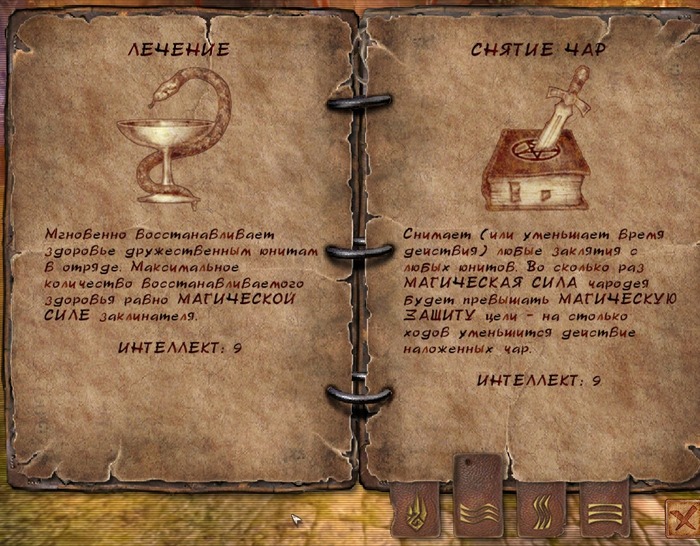Screen dimensions: 700x546
Task: Select the Лечение snake and chalice spell
Action: pos(174,137)
